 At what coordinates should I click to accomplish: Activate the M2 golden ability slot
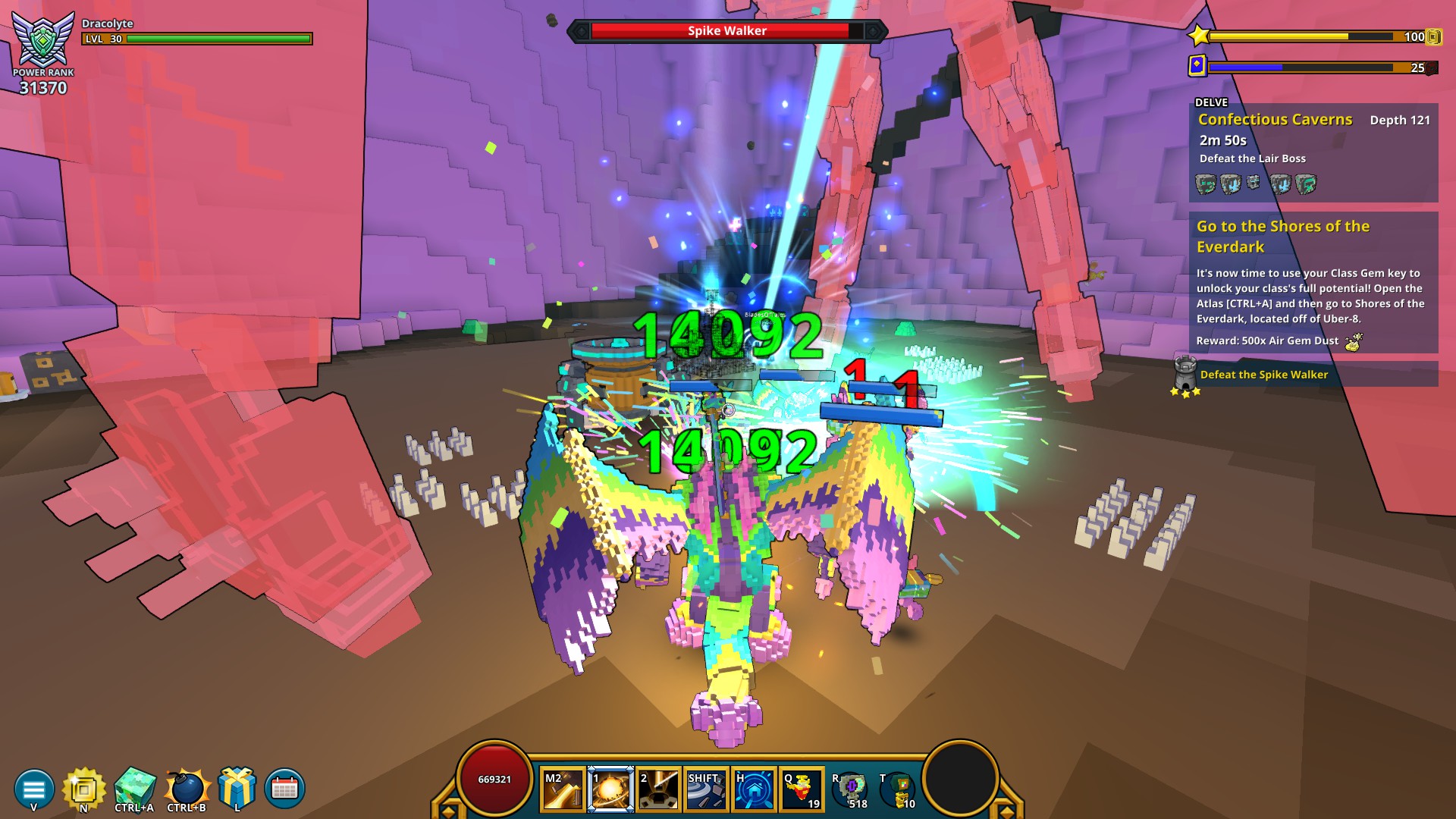click(x=563, y=790)
